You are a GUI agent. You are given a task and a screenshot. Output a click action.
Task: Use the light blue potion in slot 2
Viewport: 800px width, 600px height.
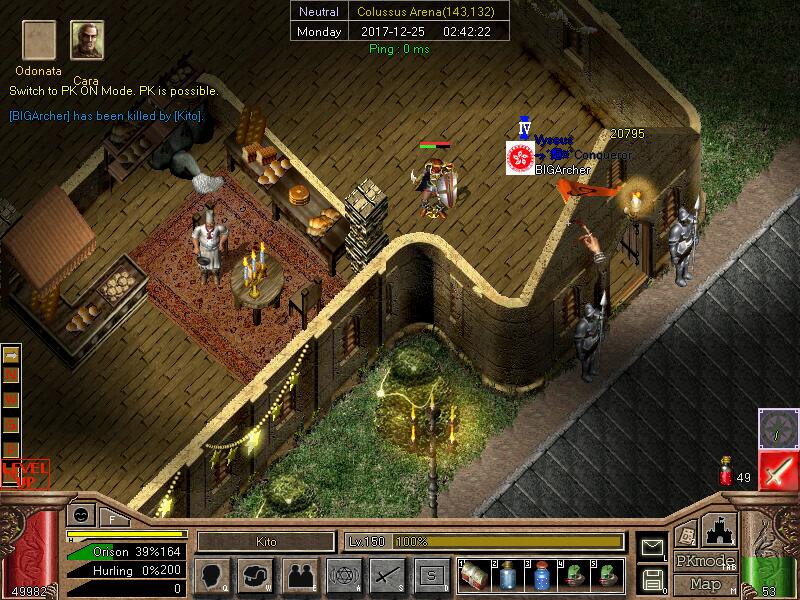pyautogui.click(x=509, y=575)
